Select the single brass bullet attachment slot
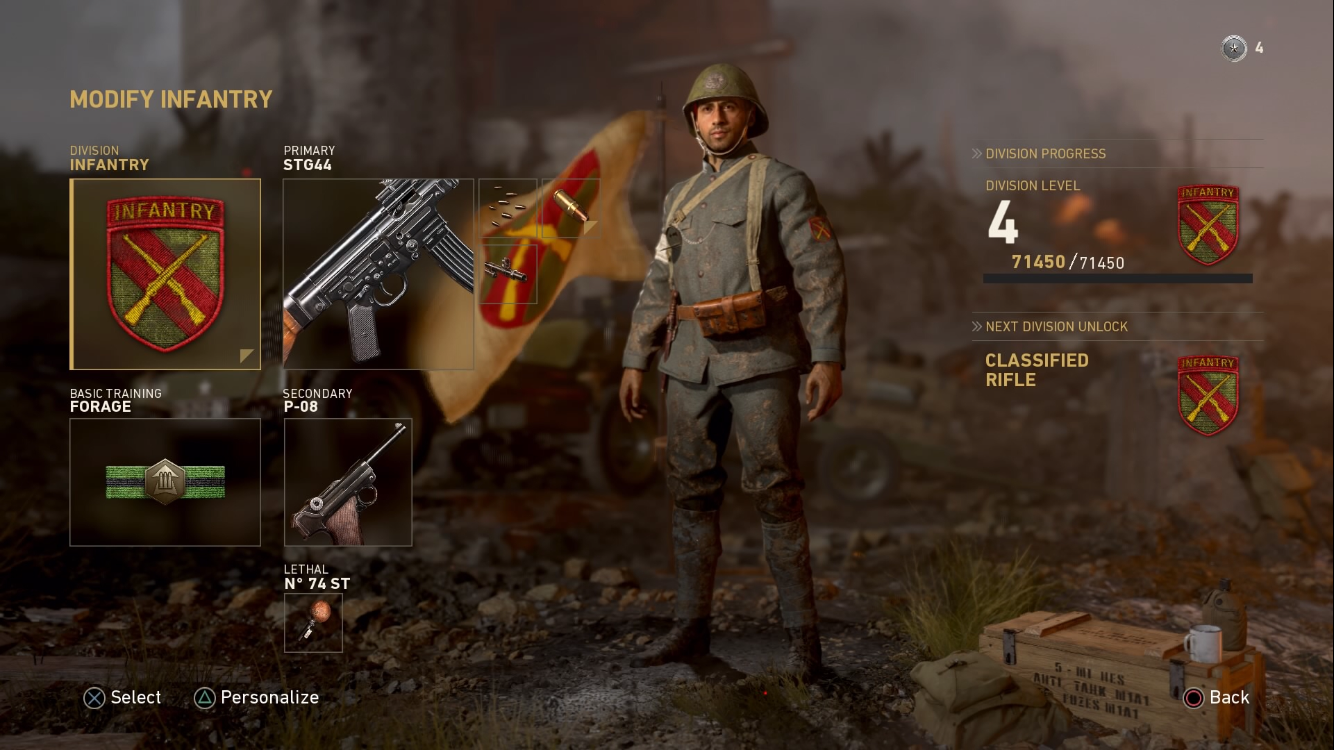 pos(570,209)
